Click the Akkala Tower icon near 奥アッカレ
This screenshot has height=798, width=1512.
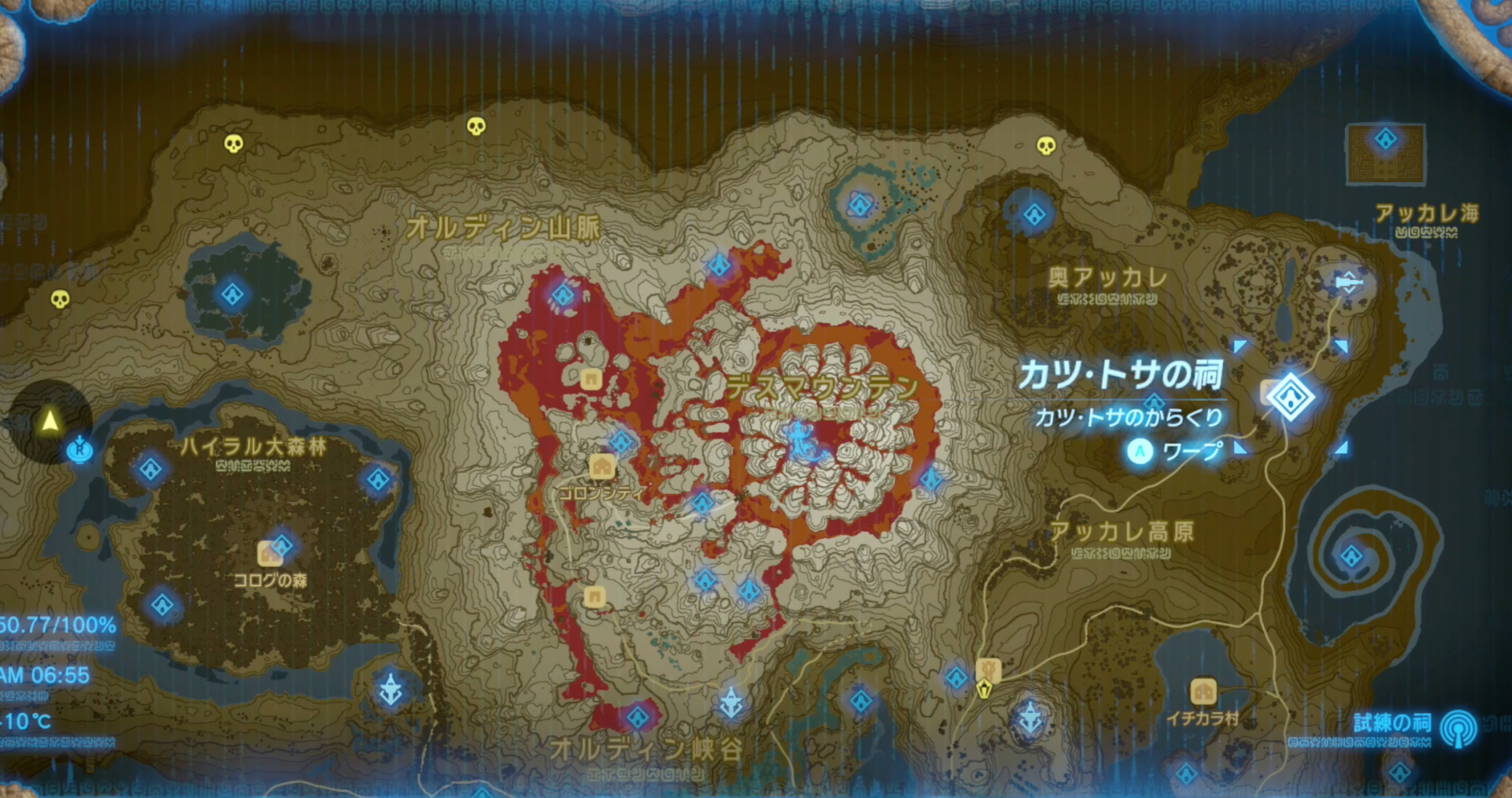click(x=1349, y=280)
